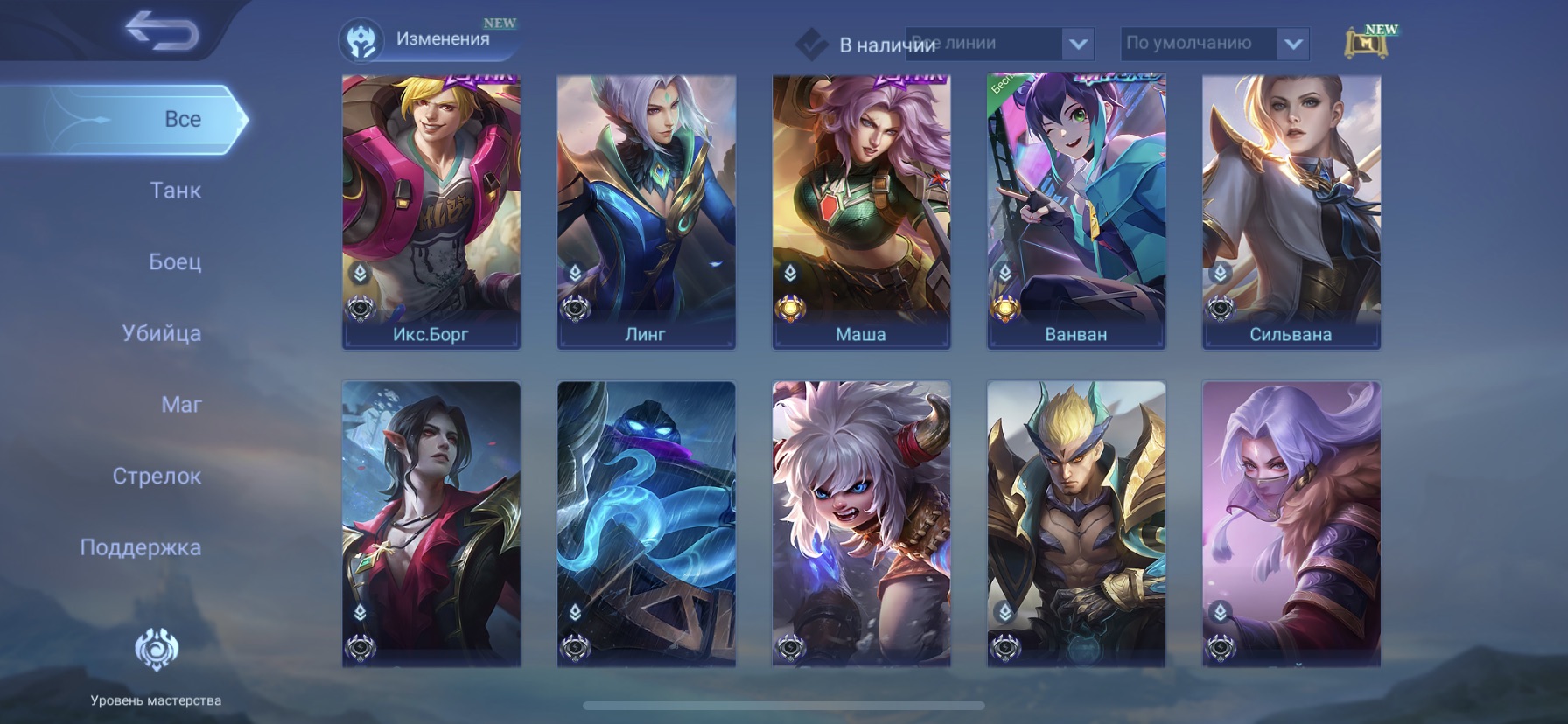
Task: Choose the Линг hero card
Action: click(647, 212)
